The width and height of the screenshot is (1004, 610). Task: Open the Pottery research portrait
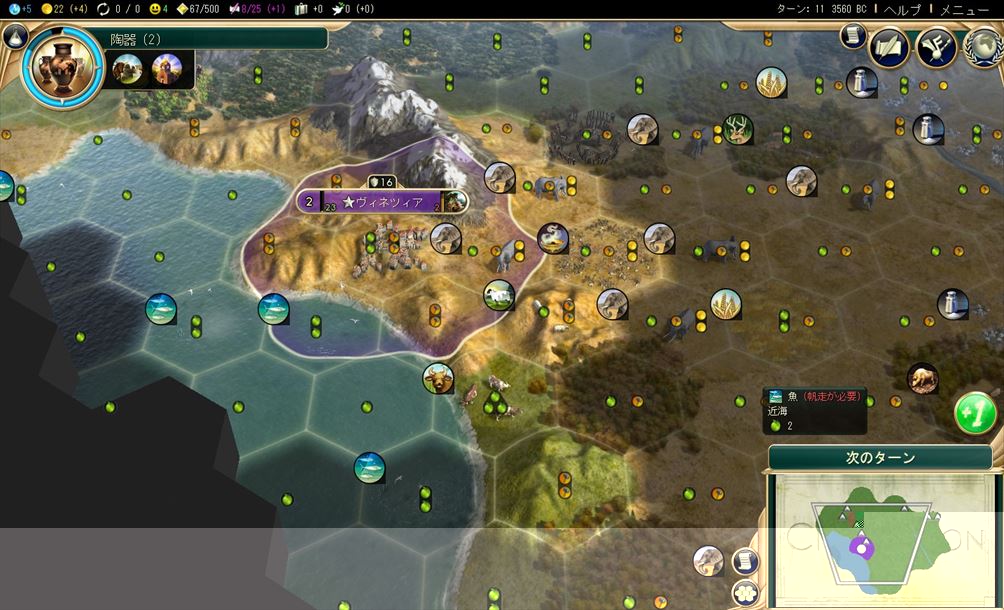[60, 66]
